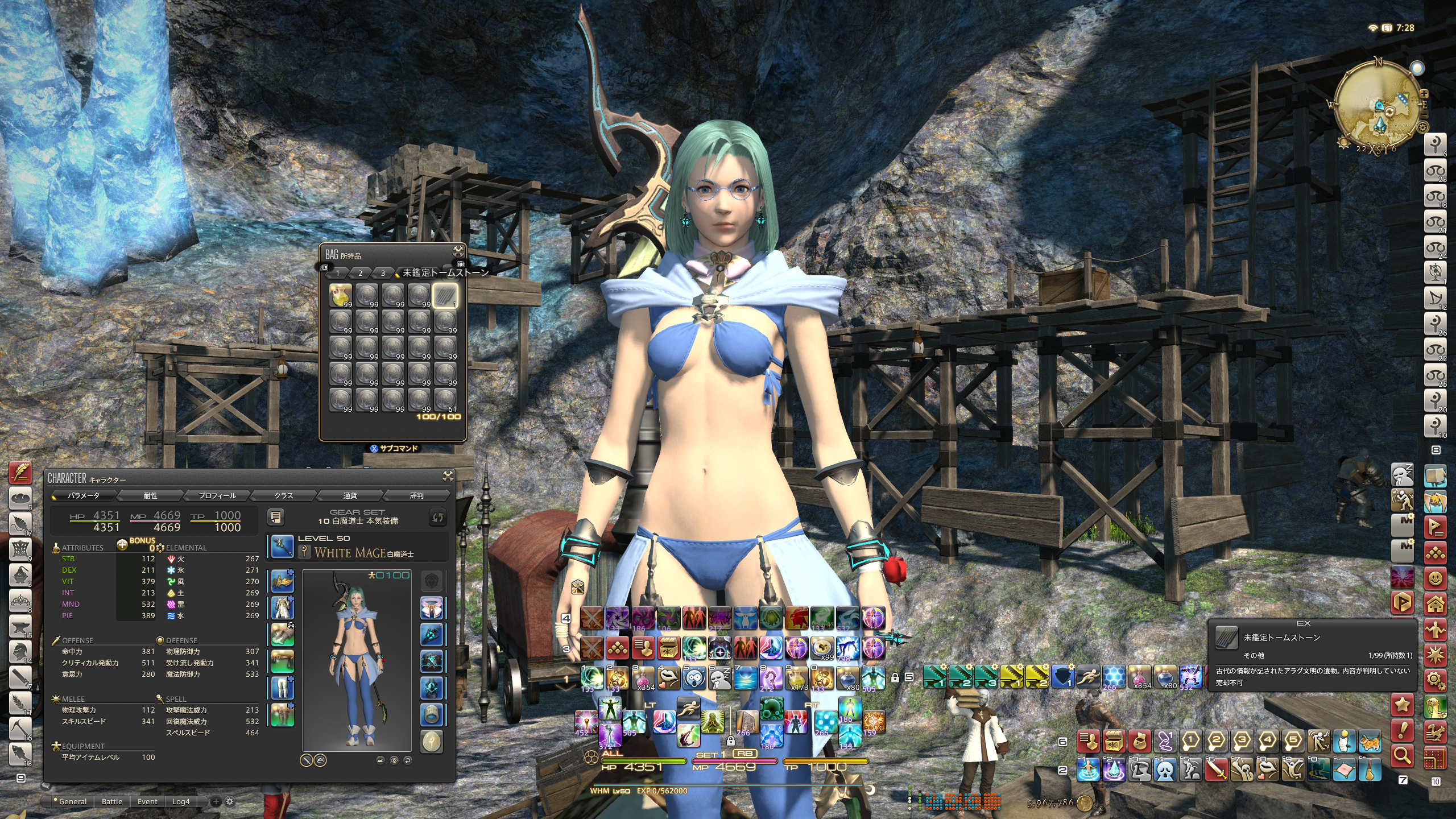Switch to the プロフィール tab

(217, 495)
